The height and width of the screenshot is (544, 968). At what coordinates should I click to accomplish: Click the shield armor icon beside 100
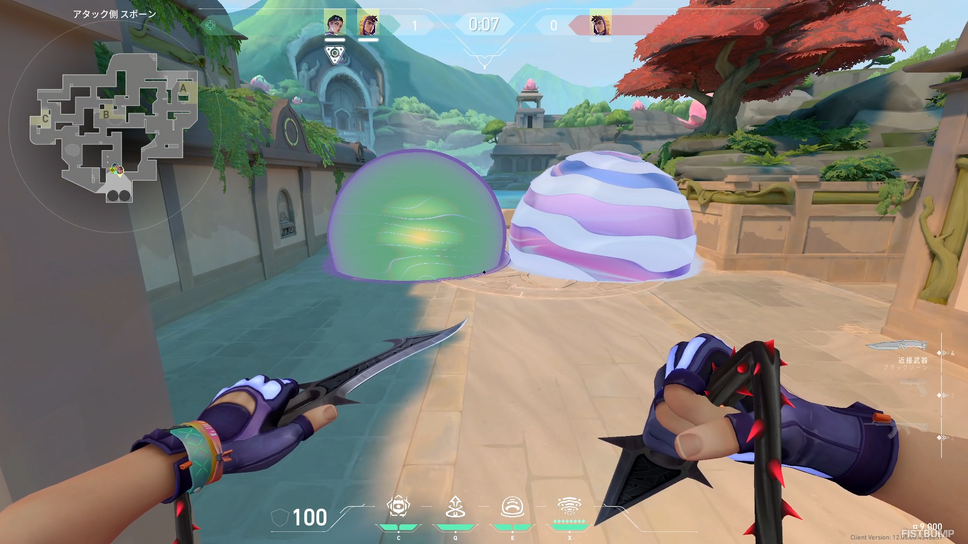283,517
